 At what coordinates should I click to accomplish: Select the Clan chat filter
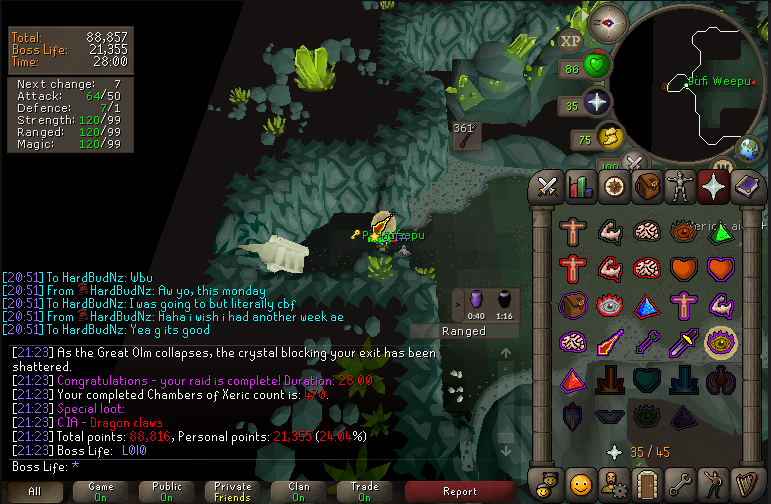coord(299,491)
